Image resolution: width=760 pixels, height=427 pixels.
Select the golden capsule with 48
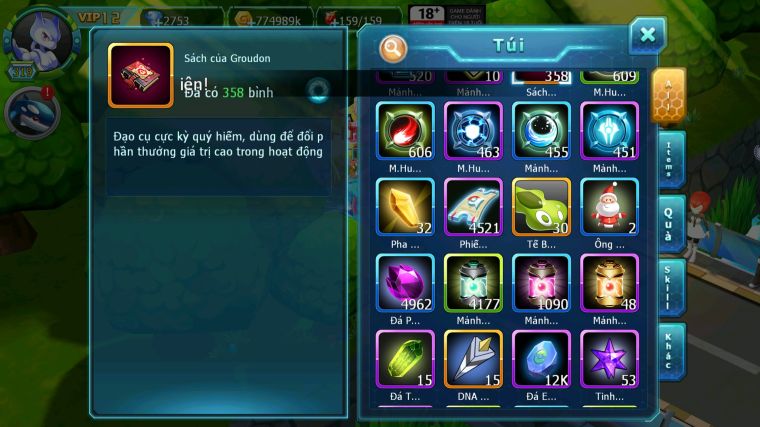pyautogui.click(x=608, y=283)
